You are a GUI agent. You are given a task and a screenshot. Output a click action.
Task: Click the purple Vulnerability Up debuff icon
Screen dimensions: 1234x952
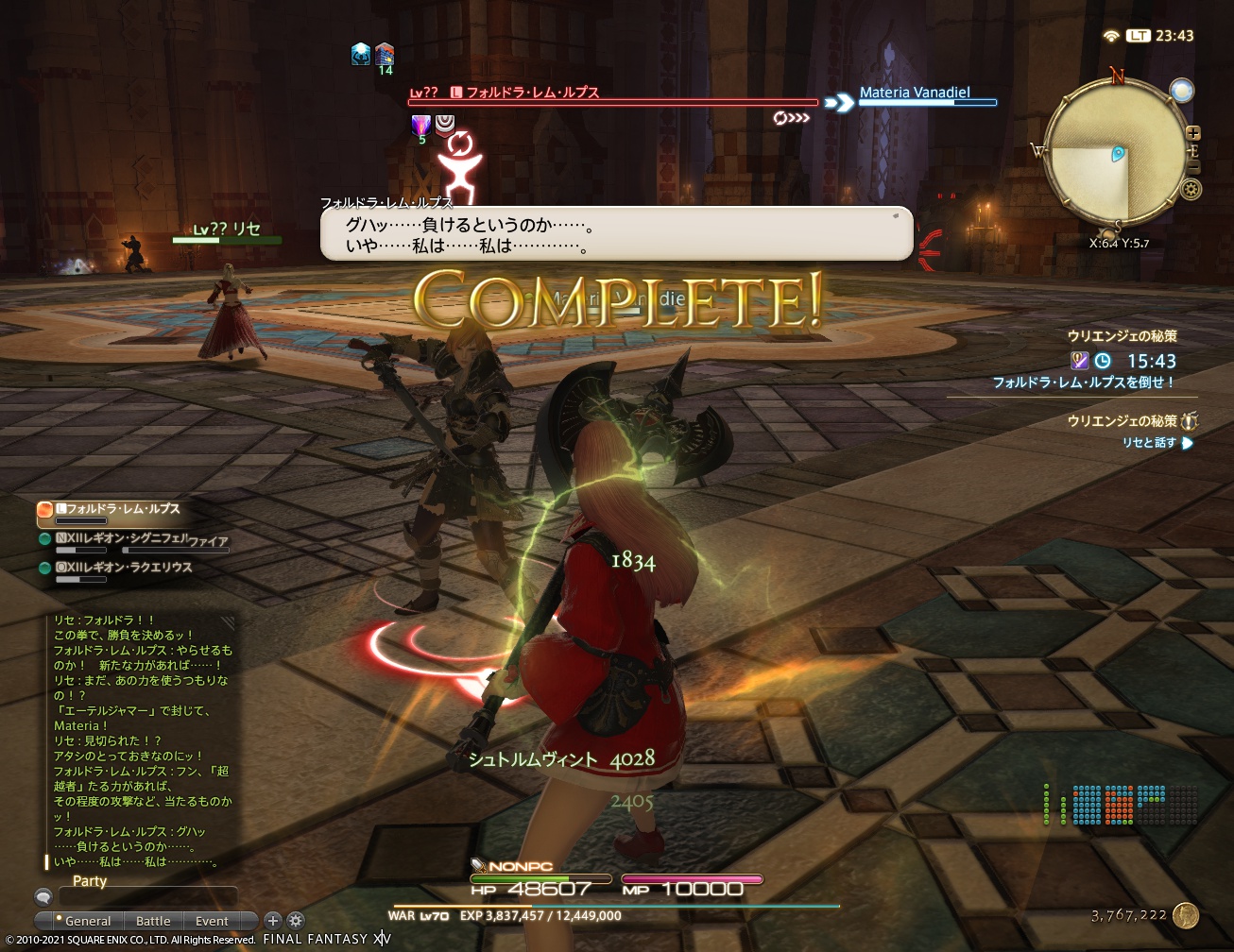pyautogui.click(x=421, y=127)
